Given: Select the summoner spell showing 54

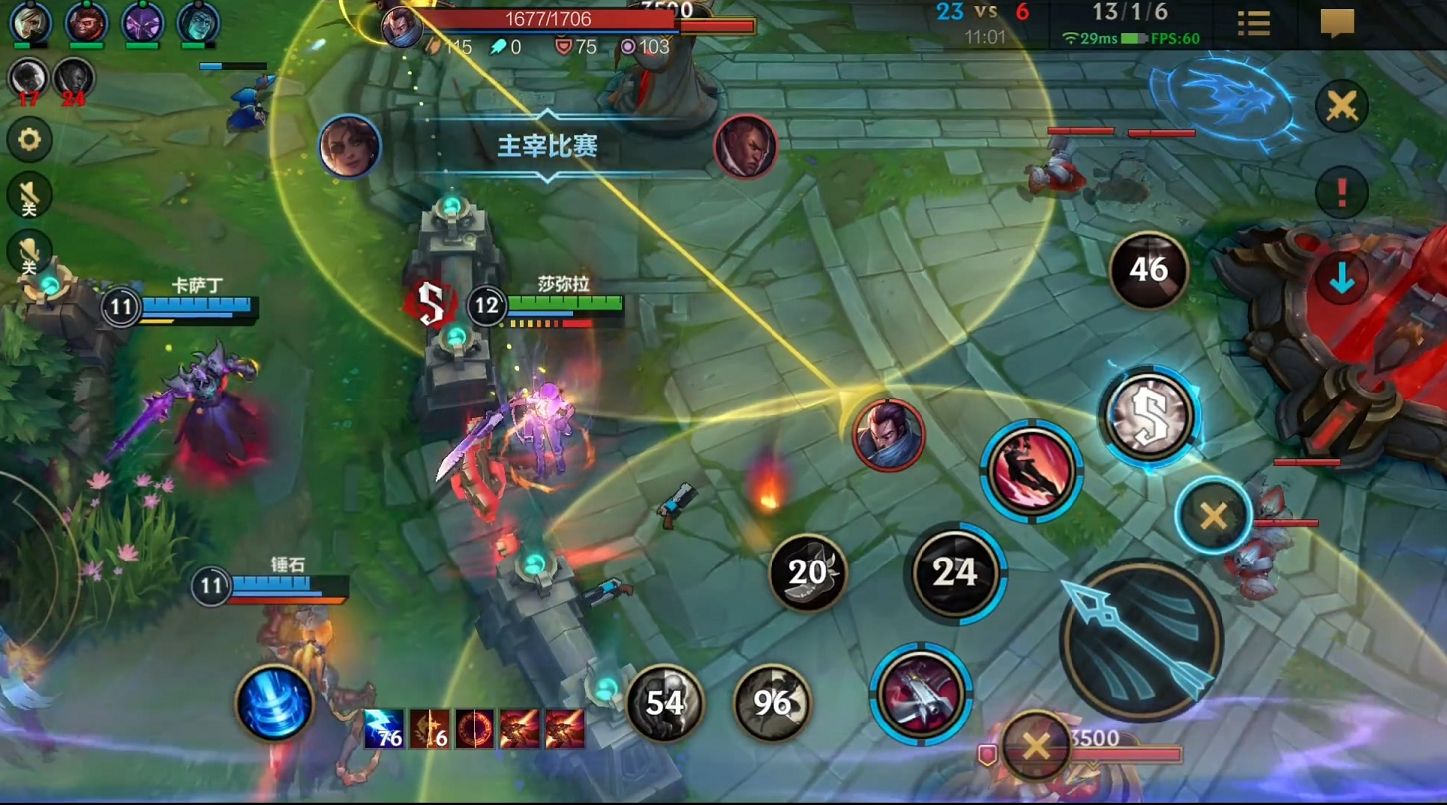Looking at the screenshot, I should point(665,703).
